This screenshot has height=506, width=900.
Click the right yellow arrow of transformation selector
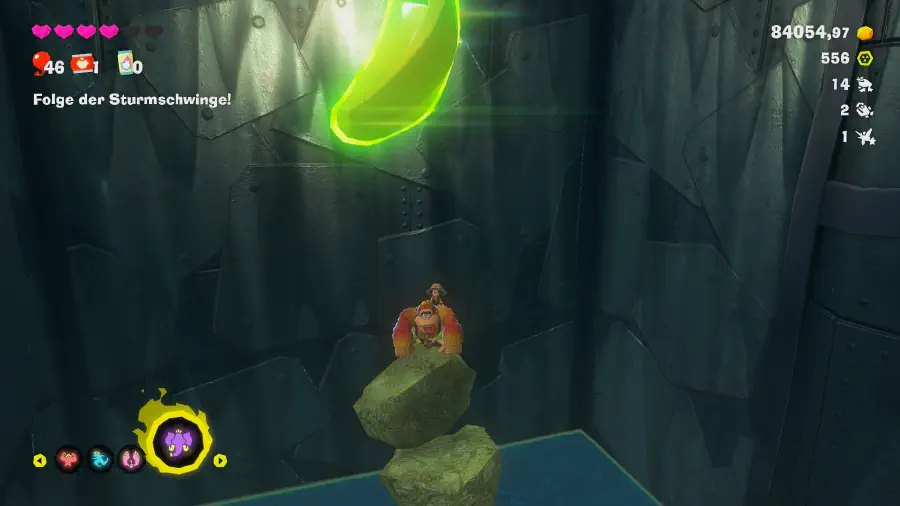click(221, 461)
